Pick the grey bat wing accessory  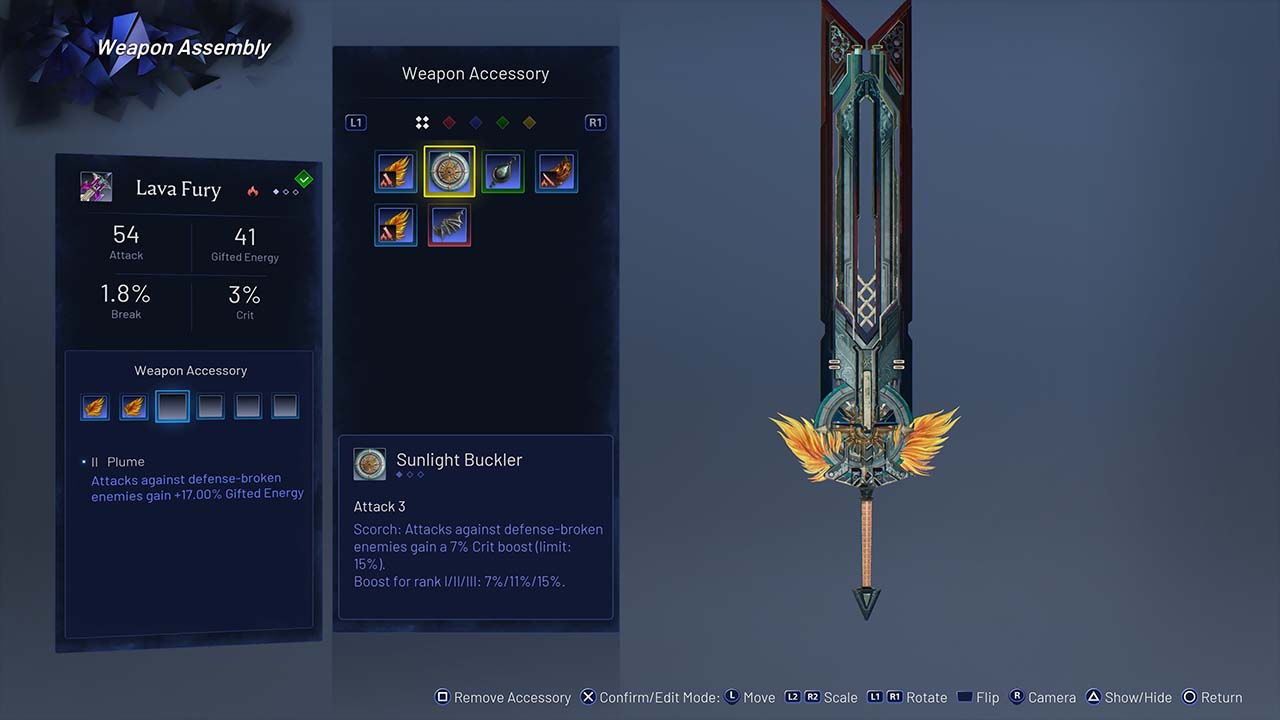click(x=449, y=226)
